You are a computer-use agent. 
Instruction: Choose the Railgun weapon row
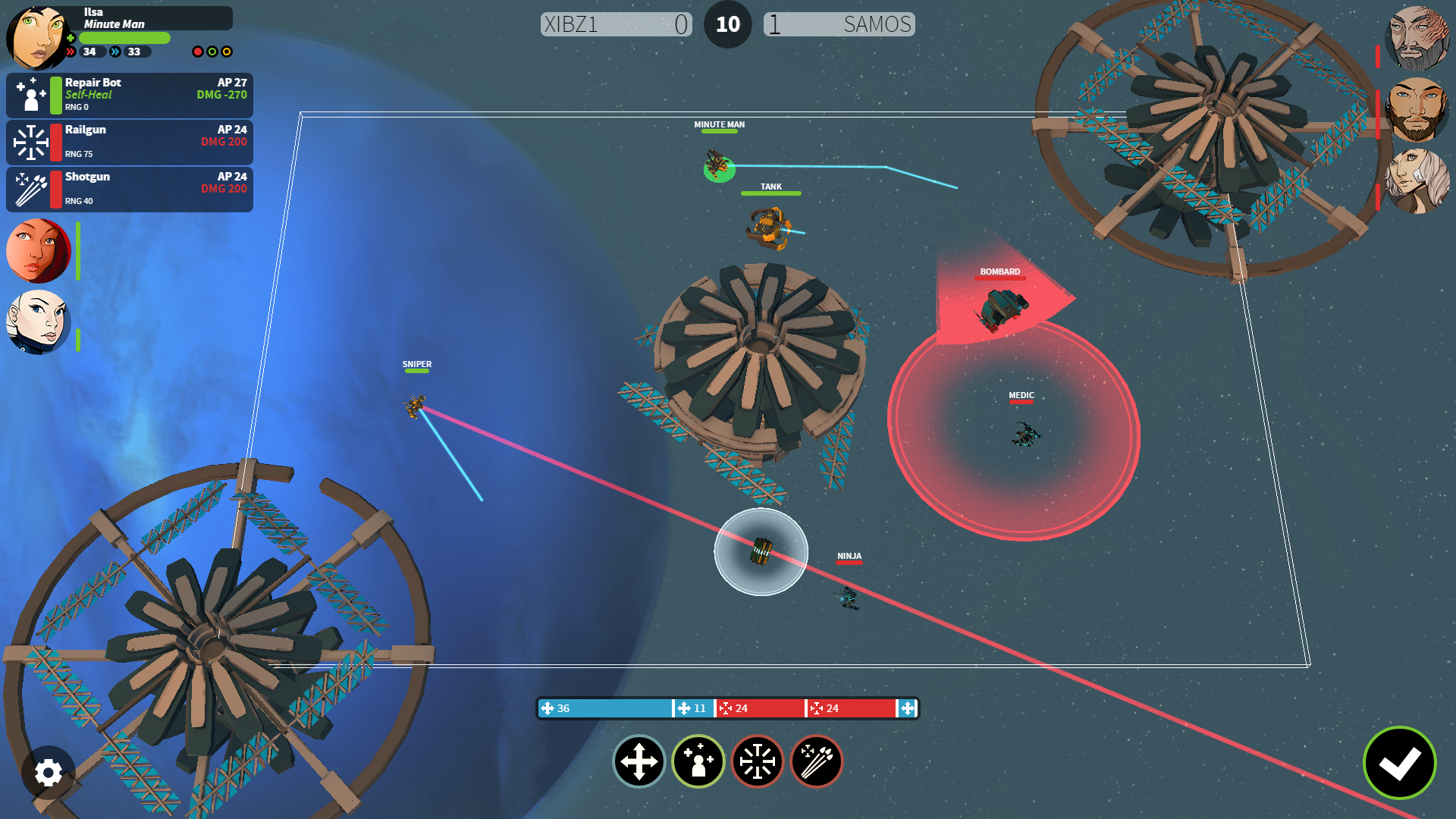tap(130, 142)
